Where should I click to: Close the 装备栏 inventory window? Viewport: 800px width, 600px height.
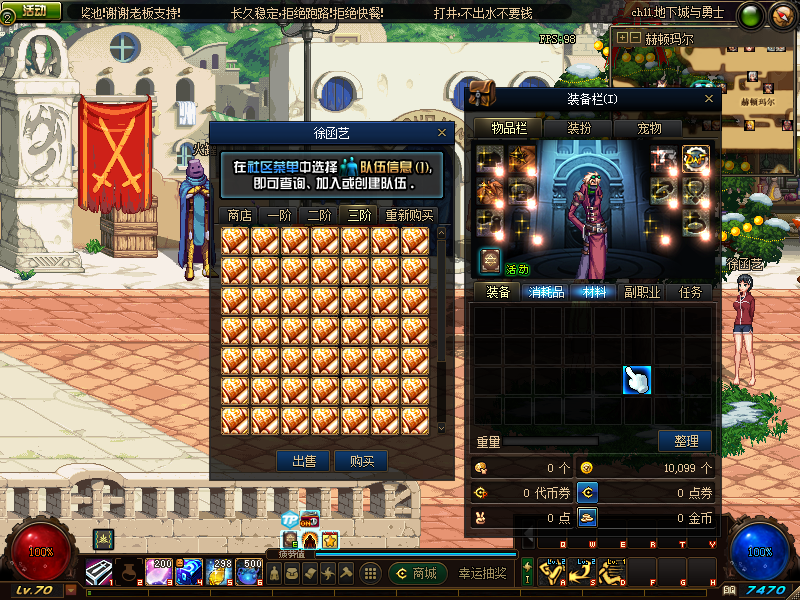pyautogui.click(x=710, y=99)
